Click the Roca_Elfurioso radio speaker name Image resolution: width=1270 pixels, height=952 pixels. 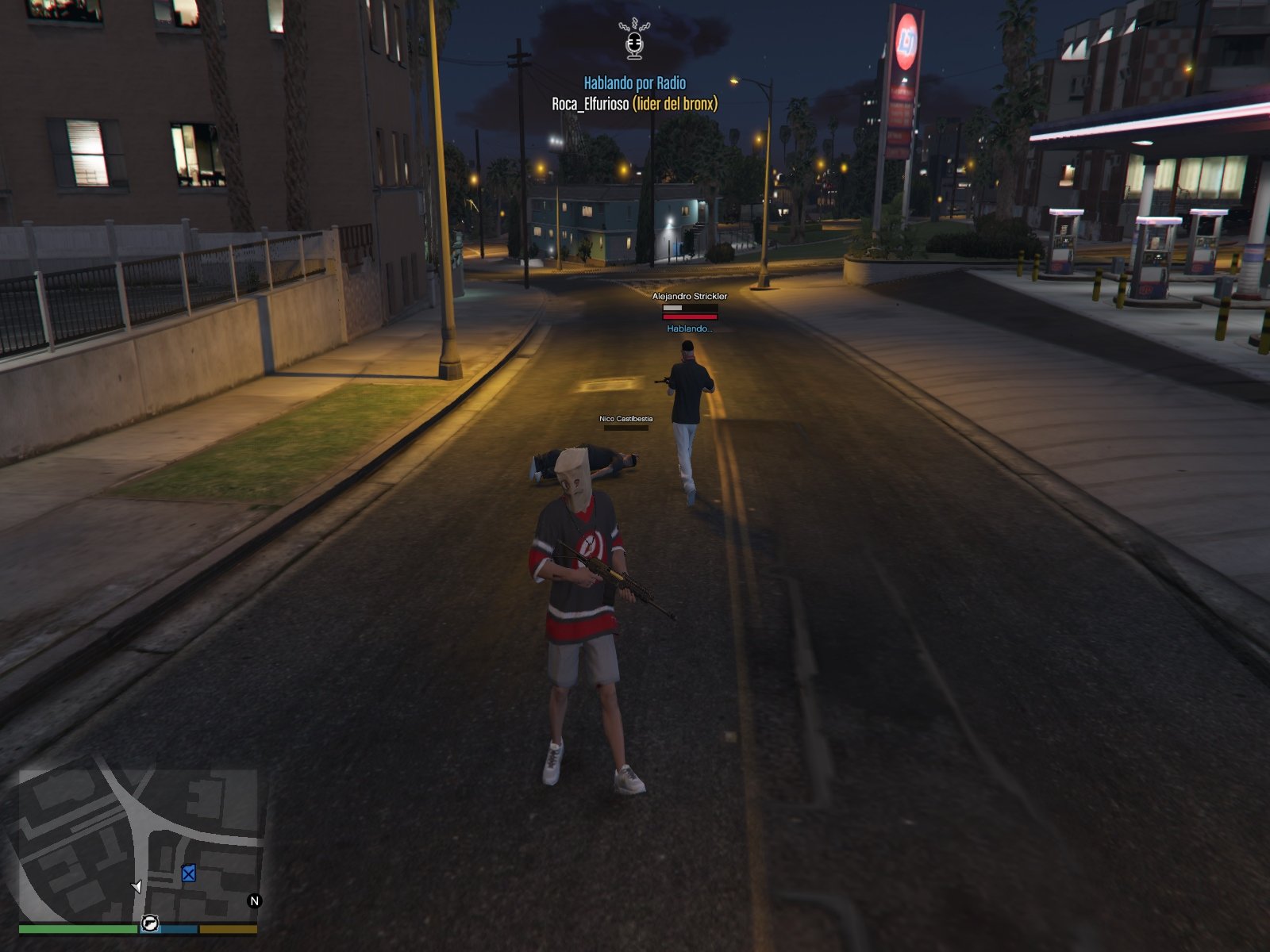tap(590, 104)
